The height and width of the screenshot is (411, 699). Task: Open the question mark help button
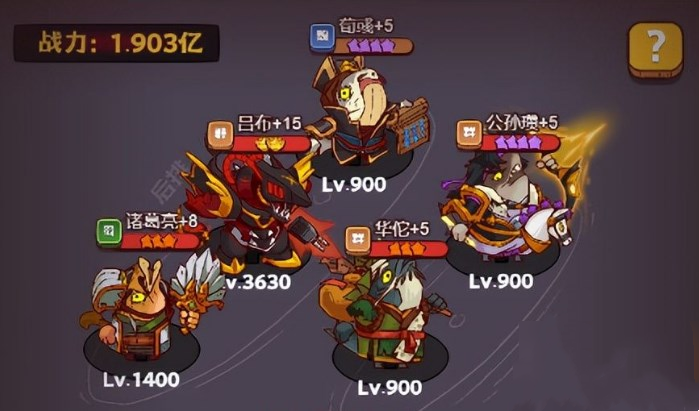click(655, 48)
